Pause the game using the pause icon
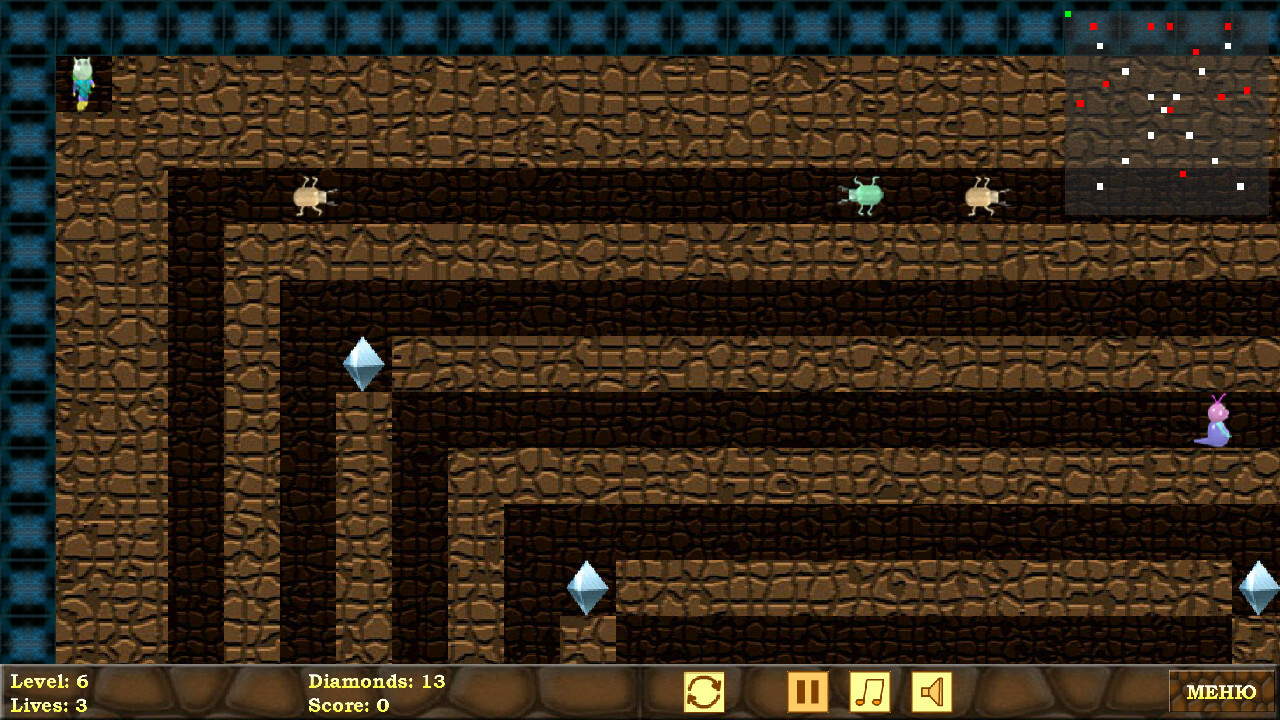Viewport: 1280px width, 720px height. coord(808,691)
